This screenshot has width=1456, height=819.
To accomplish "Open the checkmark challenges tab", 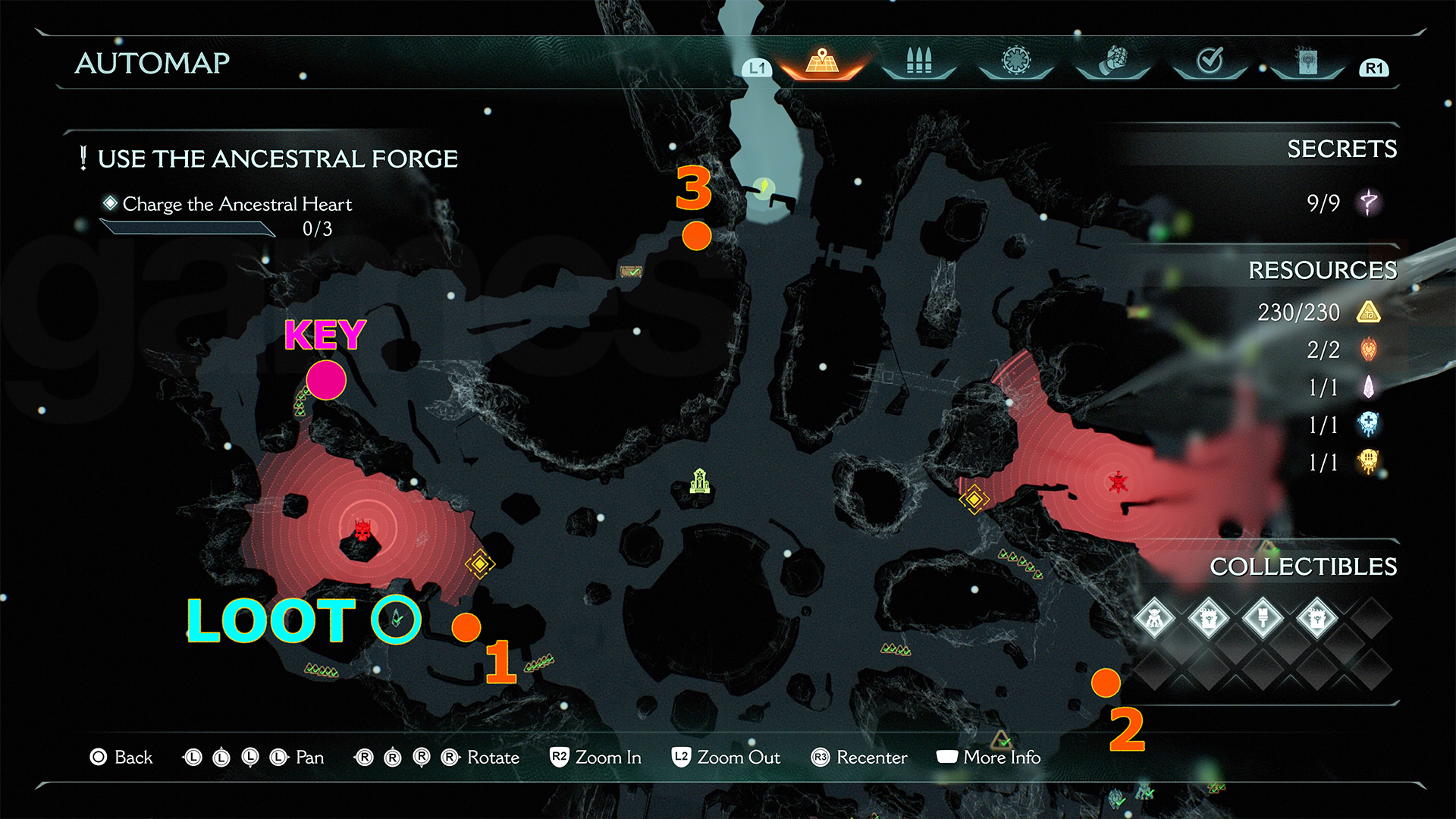I will (1210, 61).
